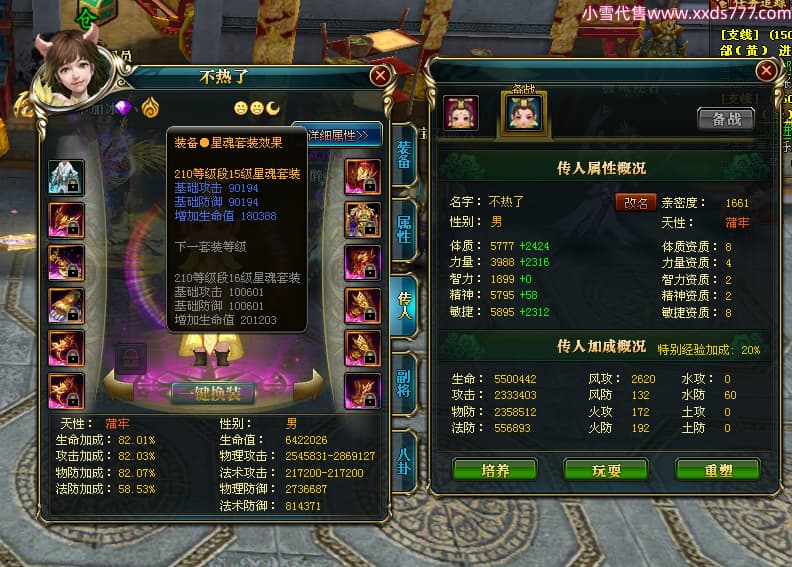The image size is (792, 567).
Task: Select the white robe equipment slot
Action: (66, 177)
